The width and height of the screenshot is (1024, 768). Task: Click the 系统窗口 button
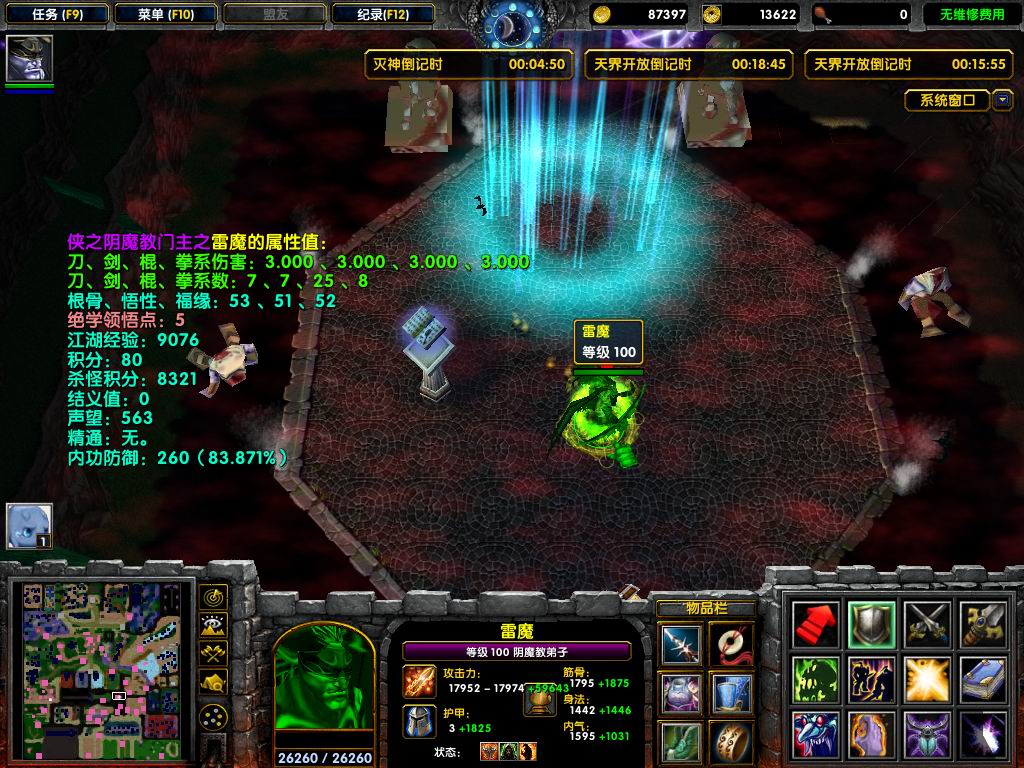948,100
